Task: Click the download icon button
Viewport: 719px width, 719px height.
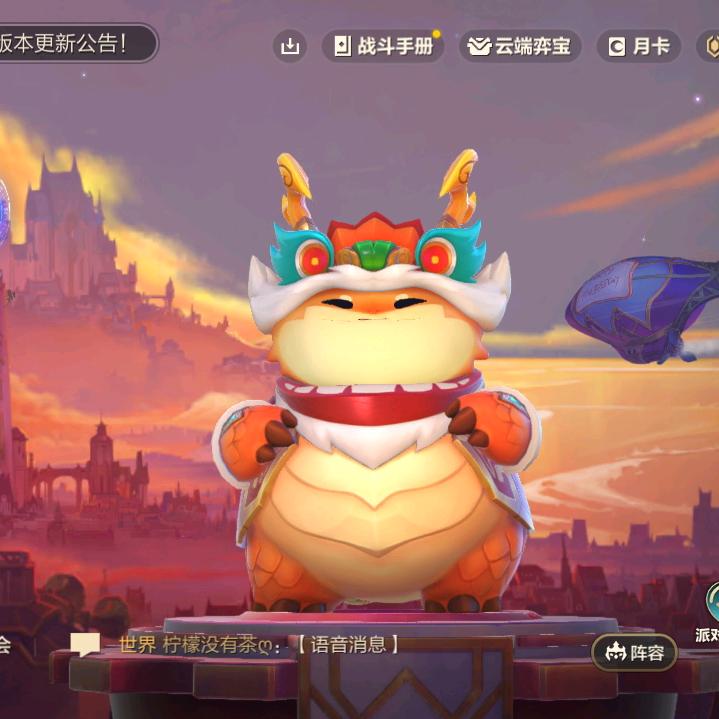Action: point(290,46)
